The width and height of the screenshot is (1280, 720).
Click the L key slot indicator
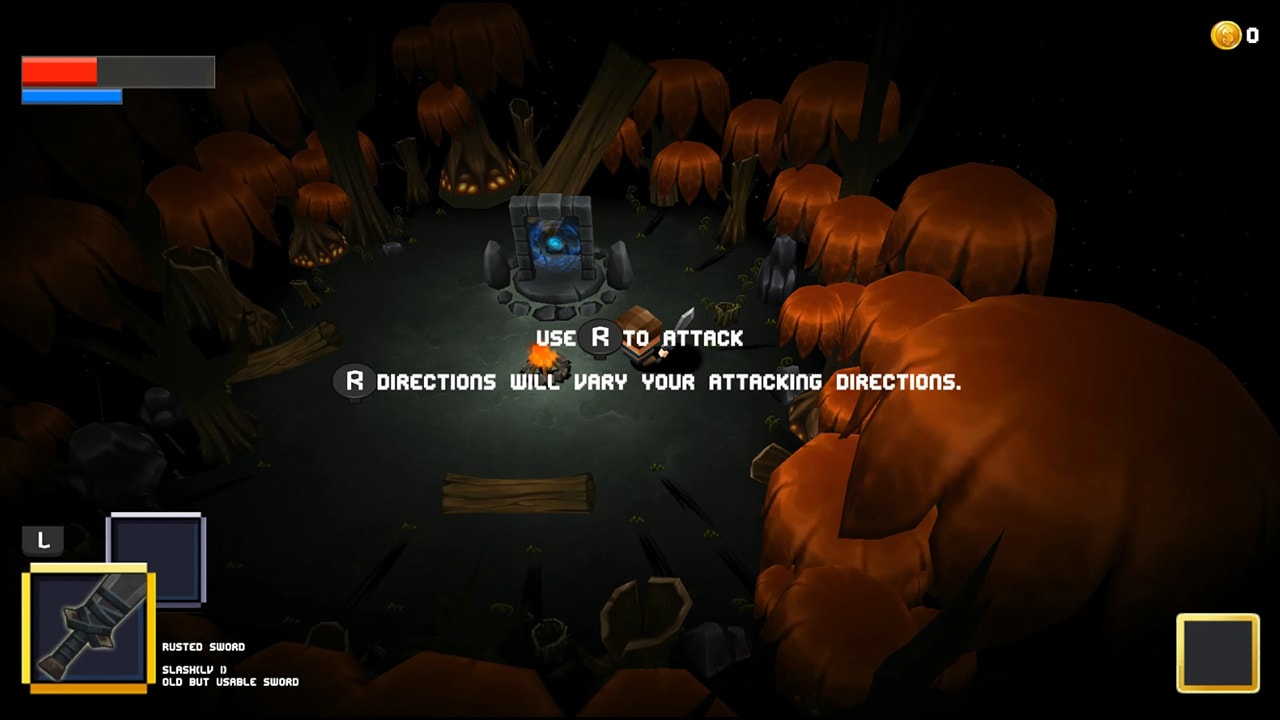click(42, 540)
